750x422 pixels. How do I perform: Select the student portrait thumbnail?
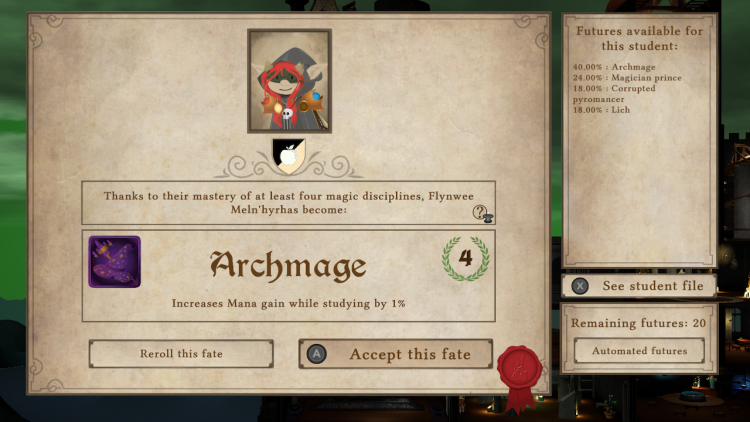(289, 81)
